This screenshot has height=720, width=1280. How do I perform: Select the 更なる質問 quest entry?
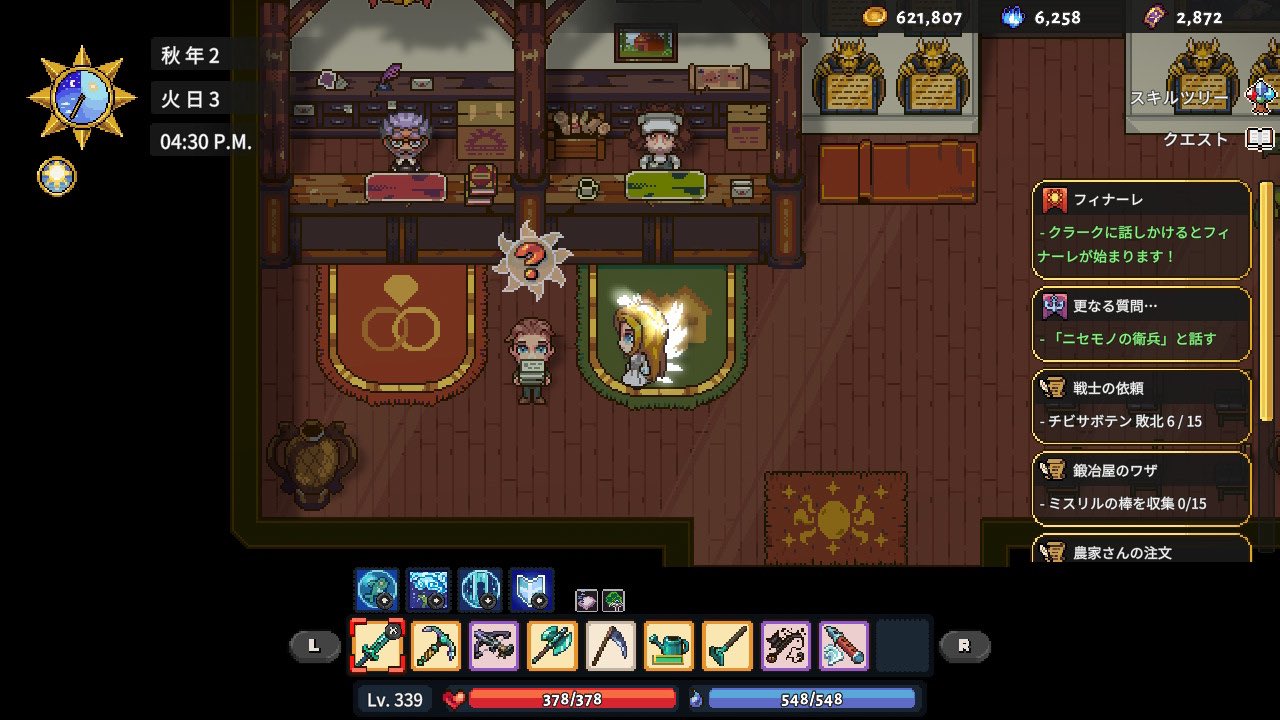[x=1142, y=323]
